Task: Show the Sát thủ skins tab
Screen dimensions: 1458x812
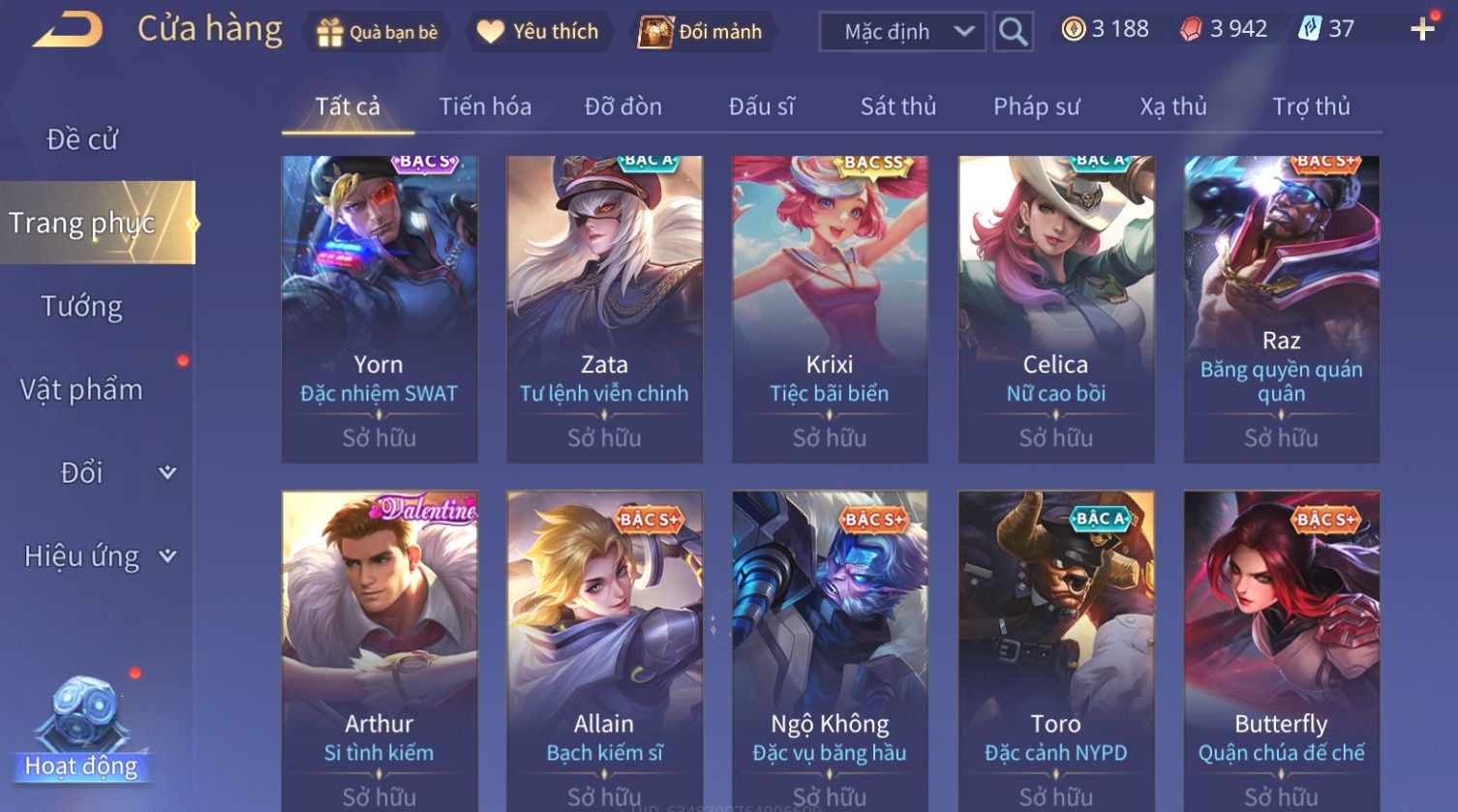Action: coord(898,106)
